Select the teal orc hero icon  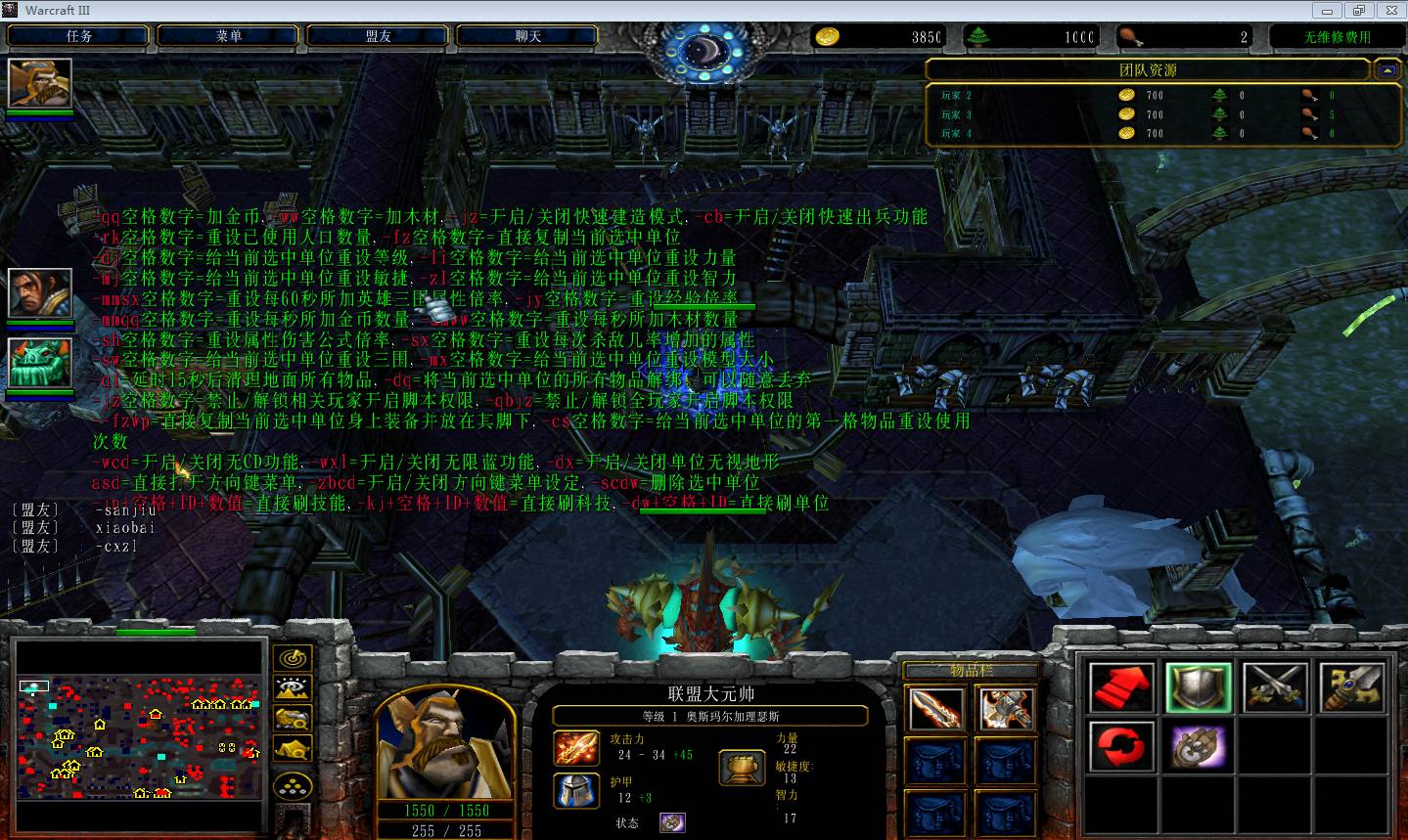(x=40, y=363)
